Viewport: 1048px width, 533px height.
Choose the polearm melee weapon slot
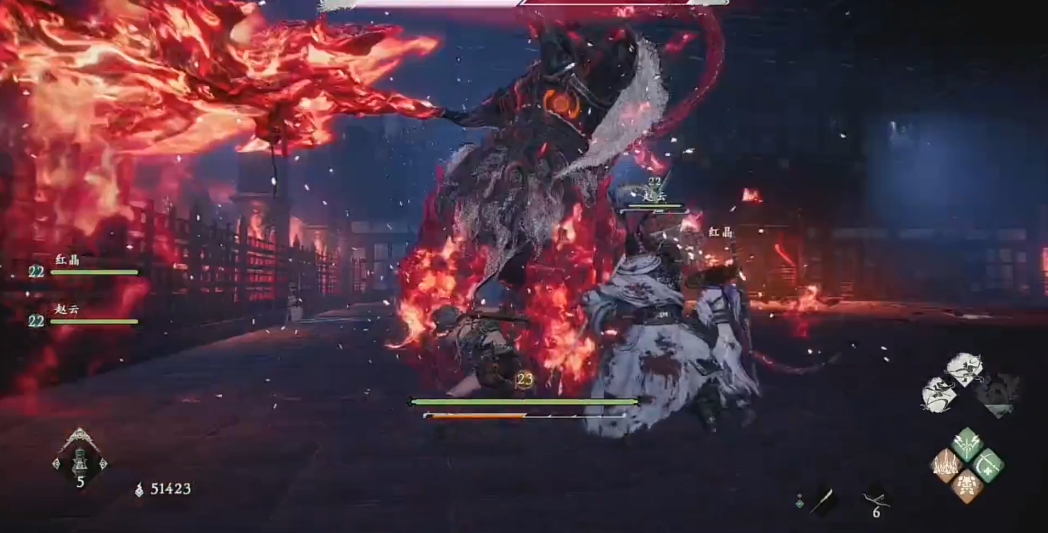tap(824, 500)
